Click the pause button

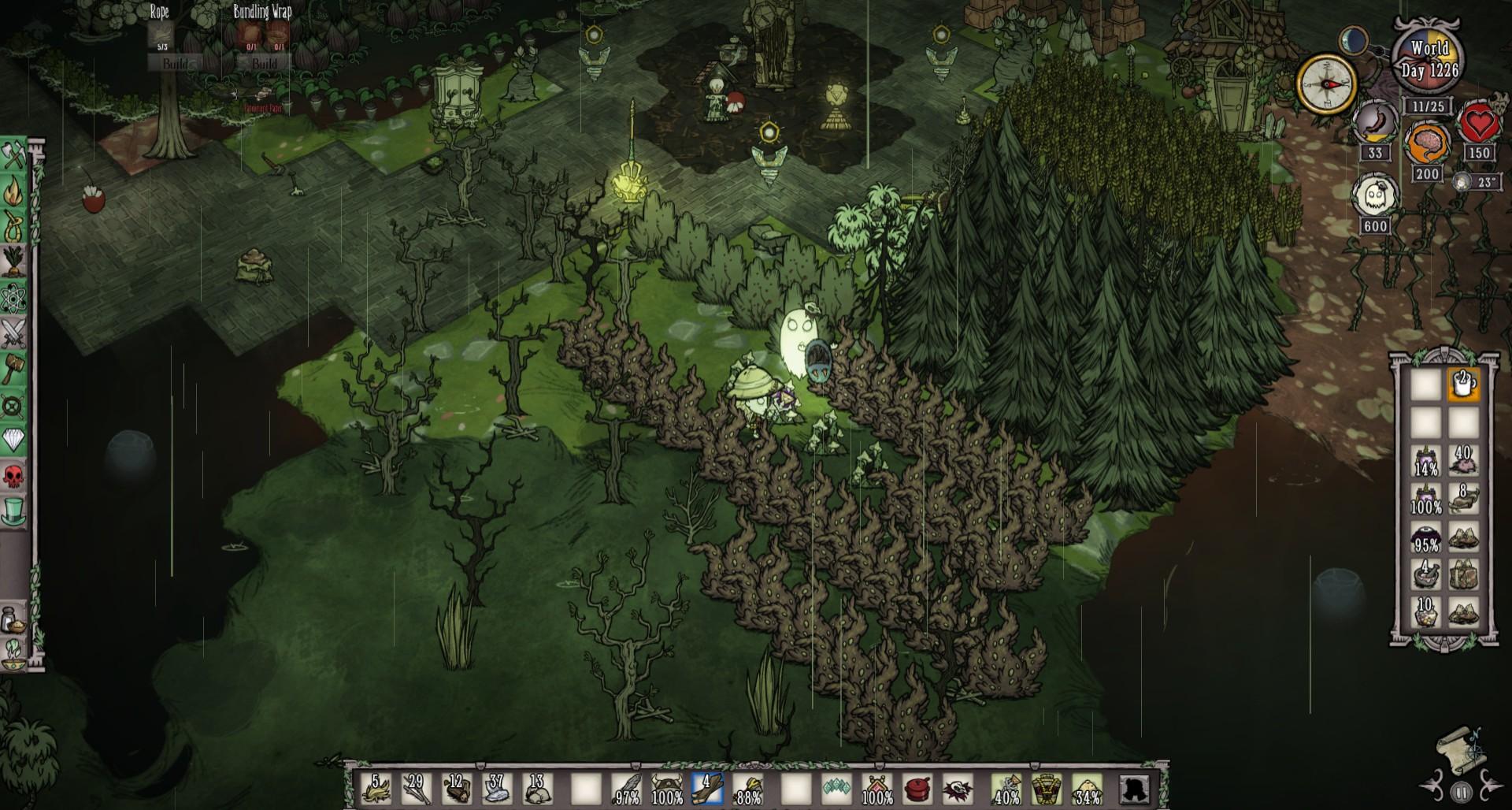pos(1462,792)
